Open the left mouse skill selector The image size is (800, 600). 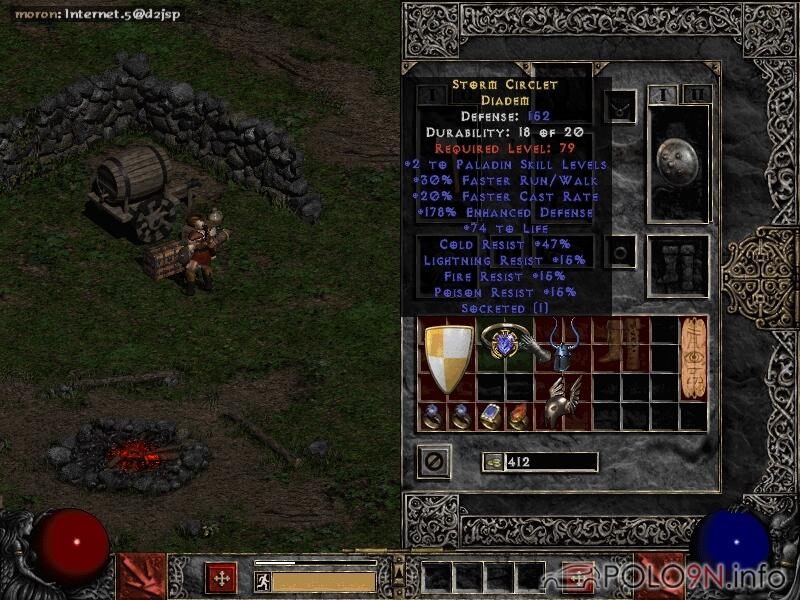pos(141,577)
